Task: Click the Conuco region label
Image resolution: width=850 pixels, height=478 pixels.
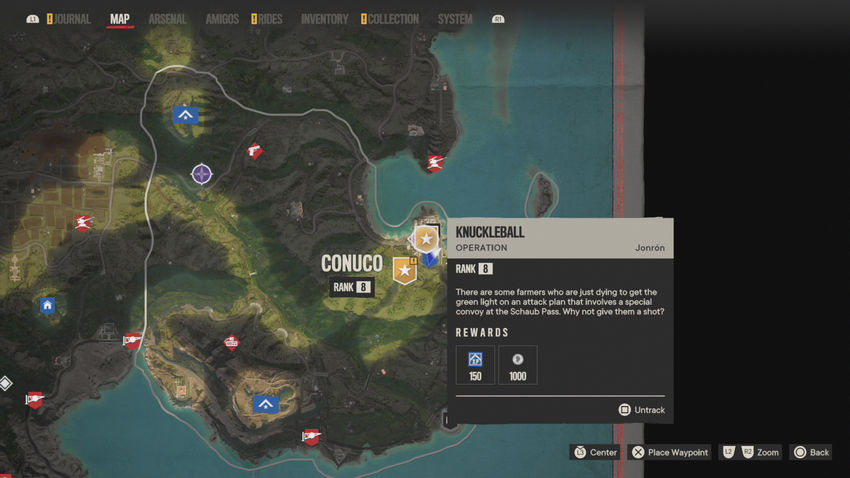Action: tap(351, 264)
